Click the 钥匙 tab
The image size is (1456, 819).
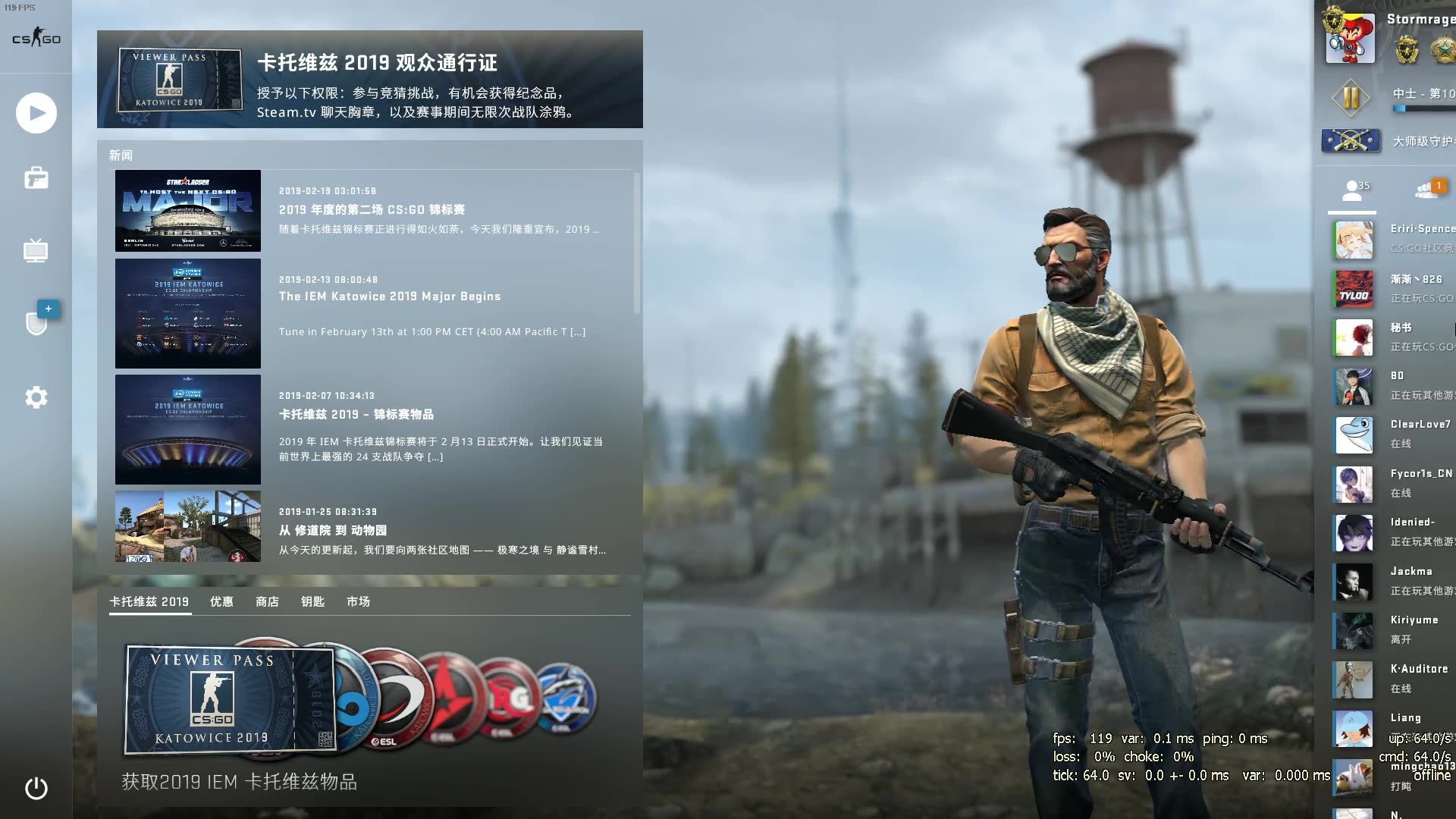pos(312,601)
